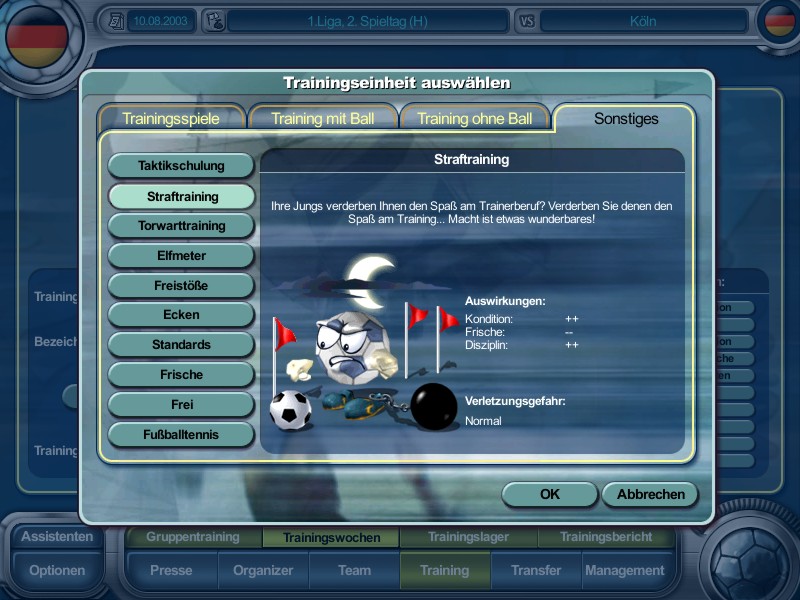Open the Transfer menu
This screenshot has width=800, height=600.
click(536, 571)
